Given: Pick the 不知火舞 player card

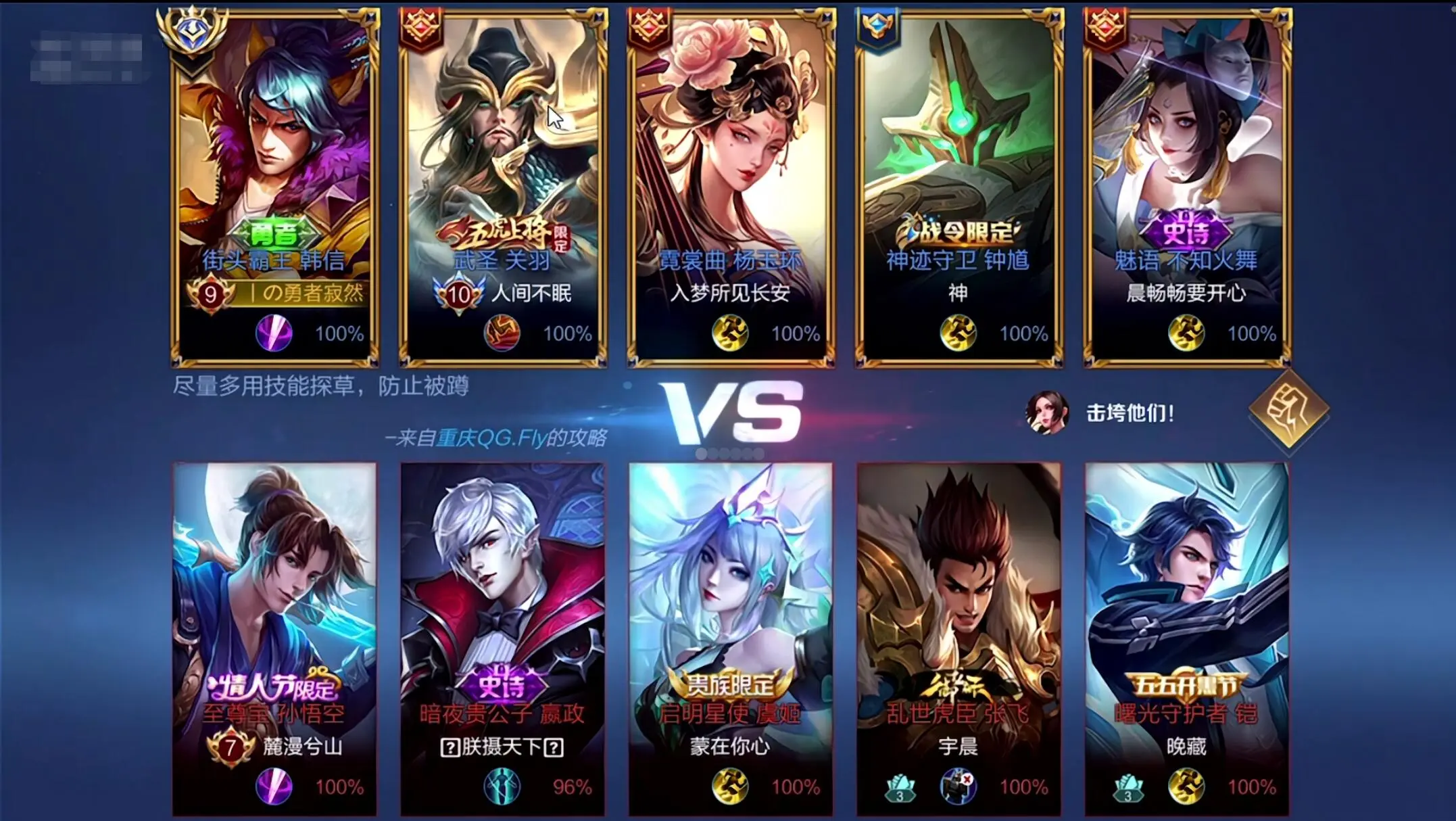Looking at the screenshot, I should click(1187, 186).
